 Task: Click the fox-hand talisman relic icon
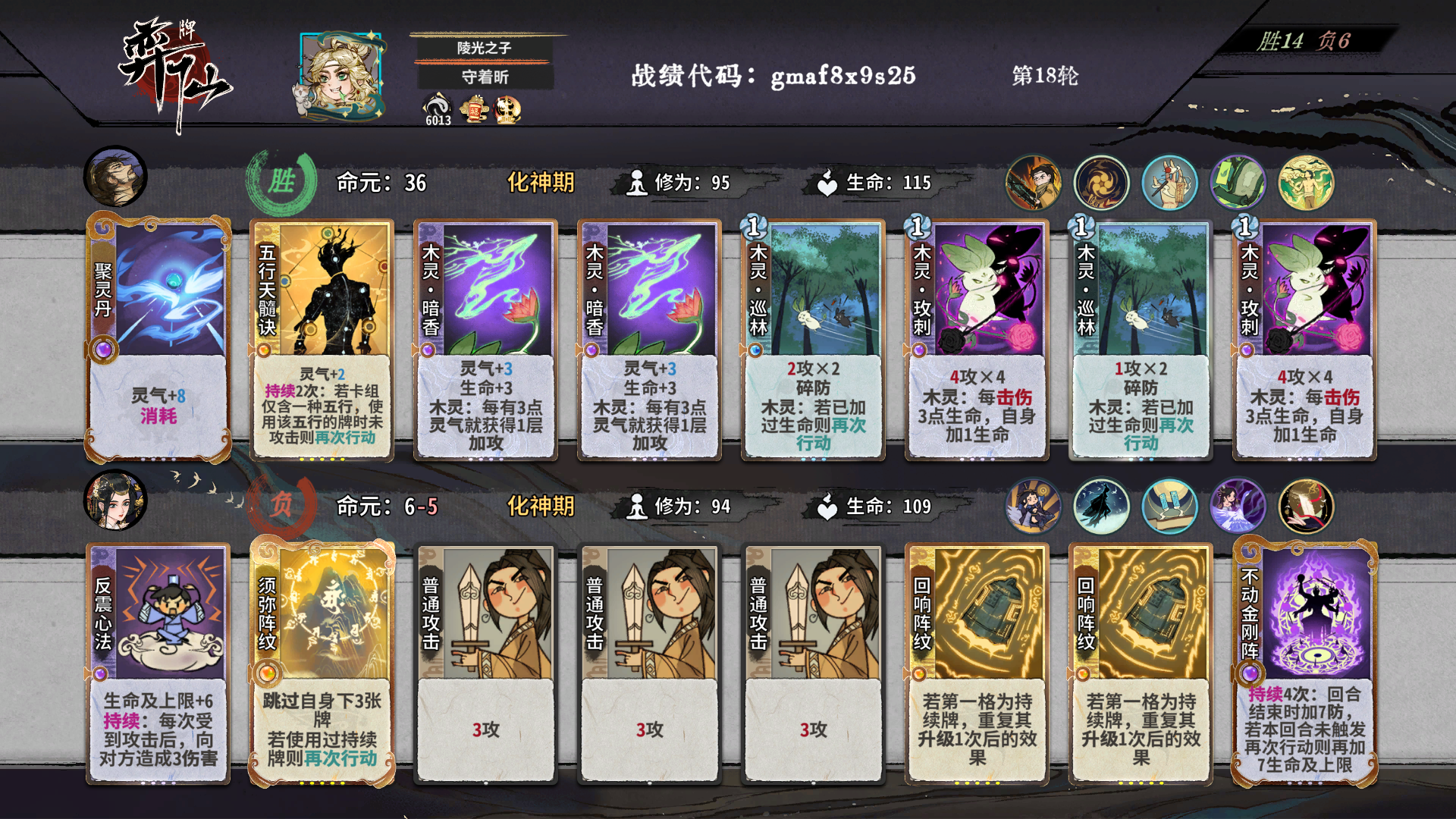click(x=1169, y=182)
